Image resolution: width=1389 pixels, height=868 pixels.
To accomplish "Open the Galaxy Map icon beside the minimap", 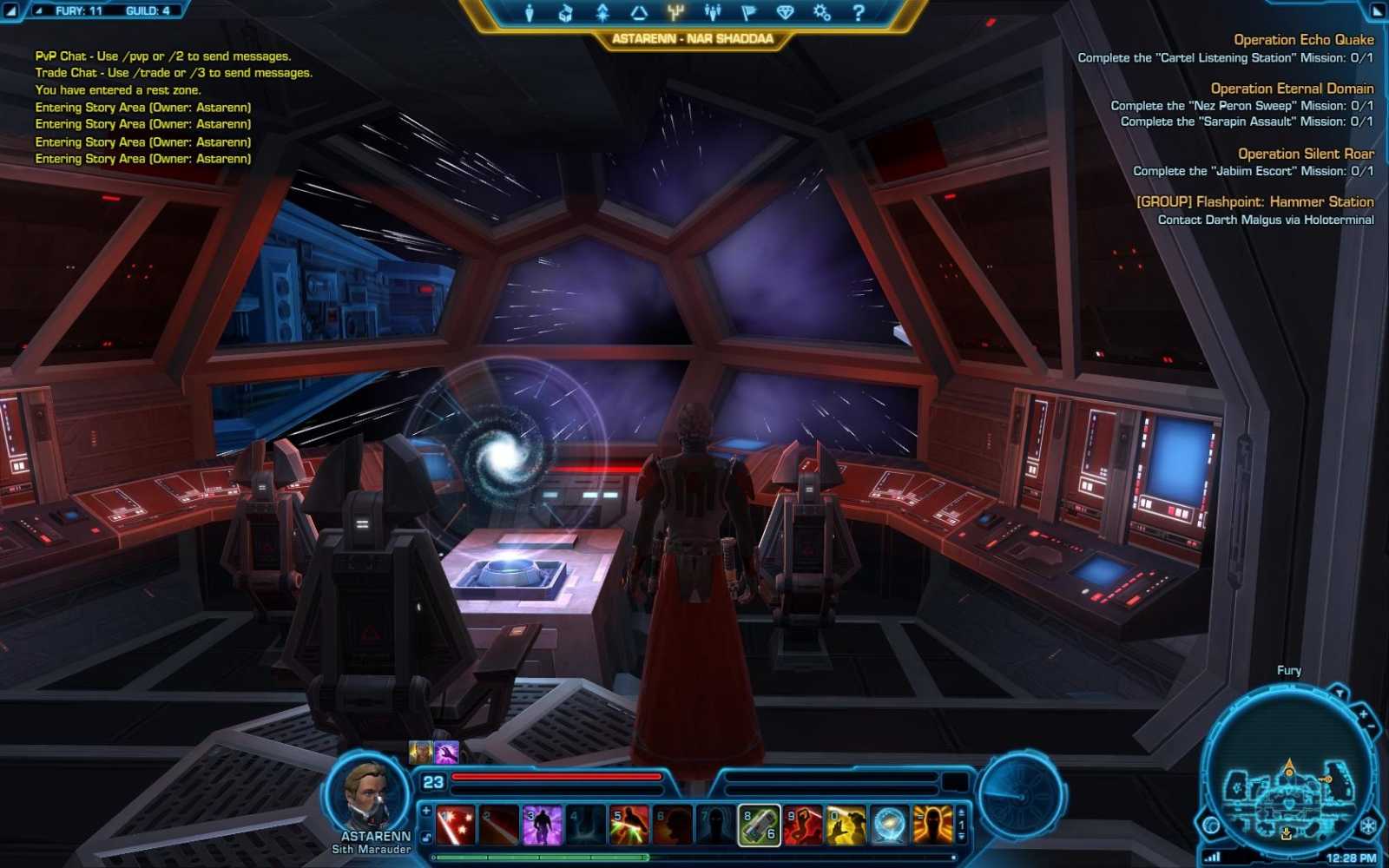I will click(1212, 826).
